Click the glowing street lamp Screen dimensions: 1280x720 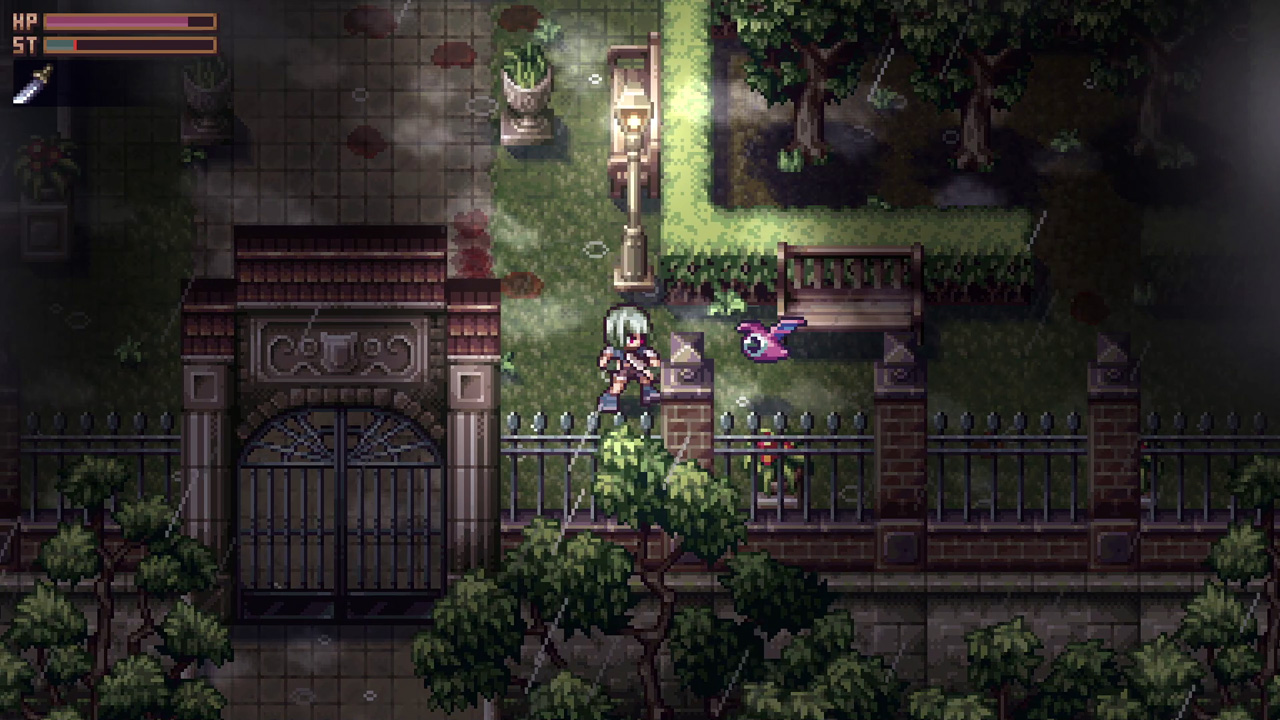click(x=633, y=120)
